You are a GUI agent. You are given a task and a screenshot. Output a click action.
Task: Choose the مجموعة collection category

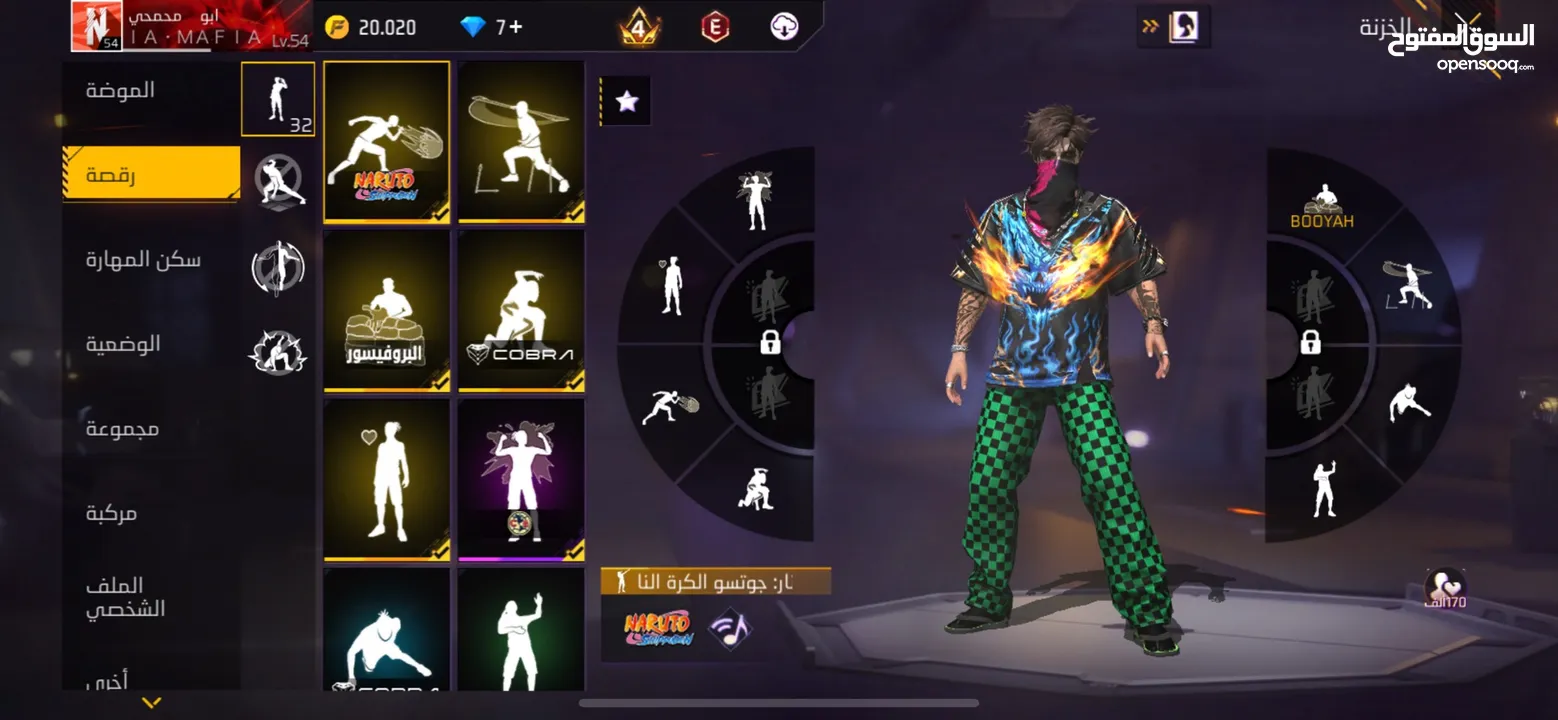tap(122, 429)
